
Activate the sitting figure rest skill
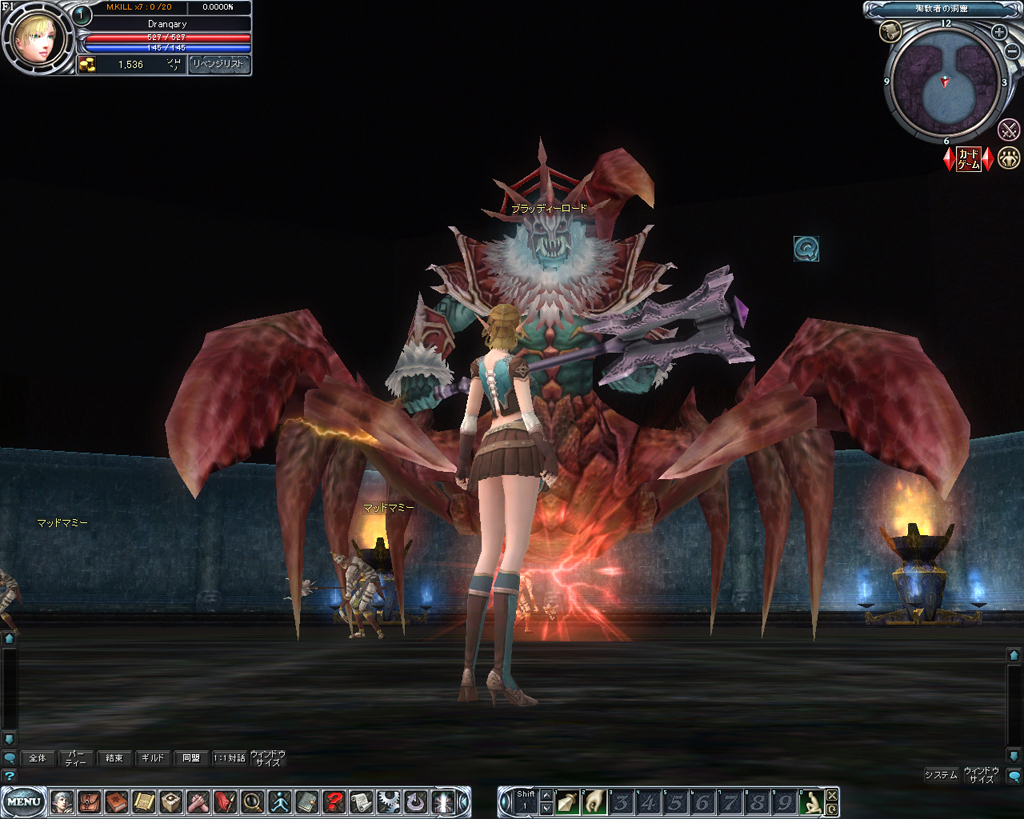point(811,802)
